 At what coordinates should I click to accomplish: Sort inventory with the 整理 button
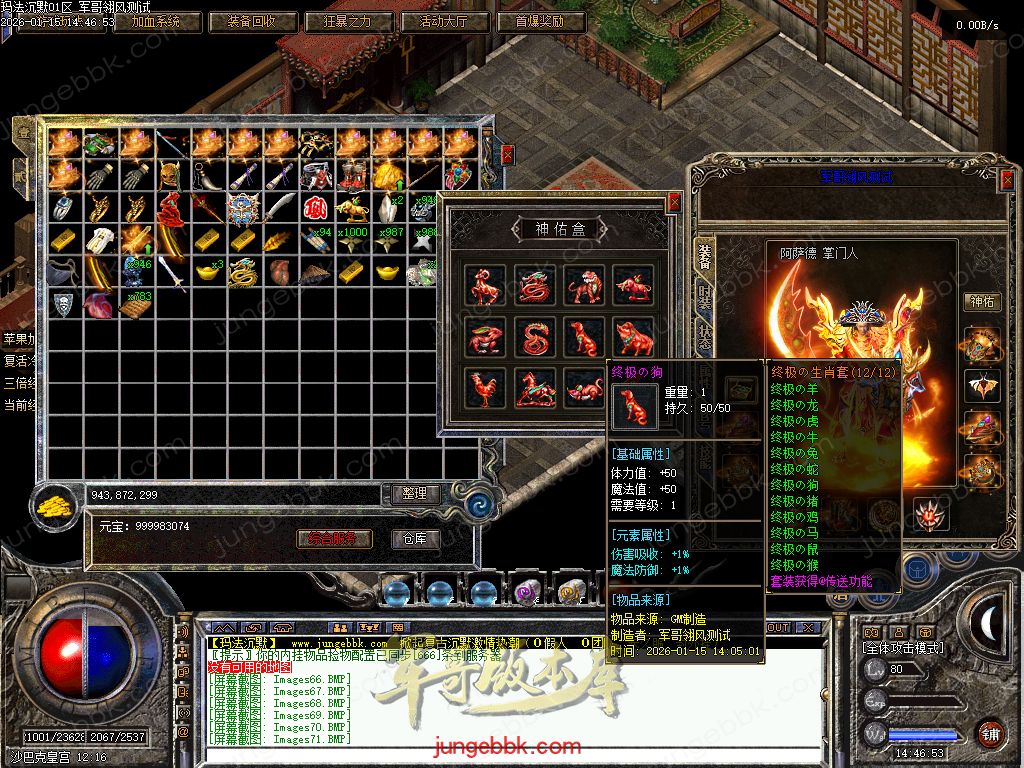click(412, 494)
